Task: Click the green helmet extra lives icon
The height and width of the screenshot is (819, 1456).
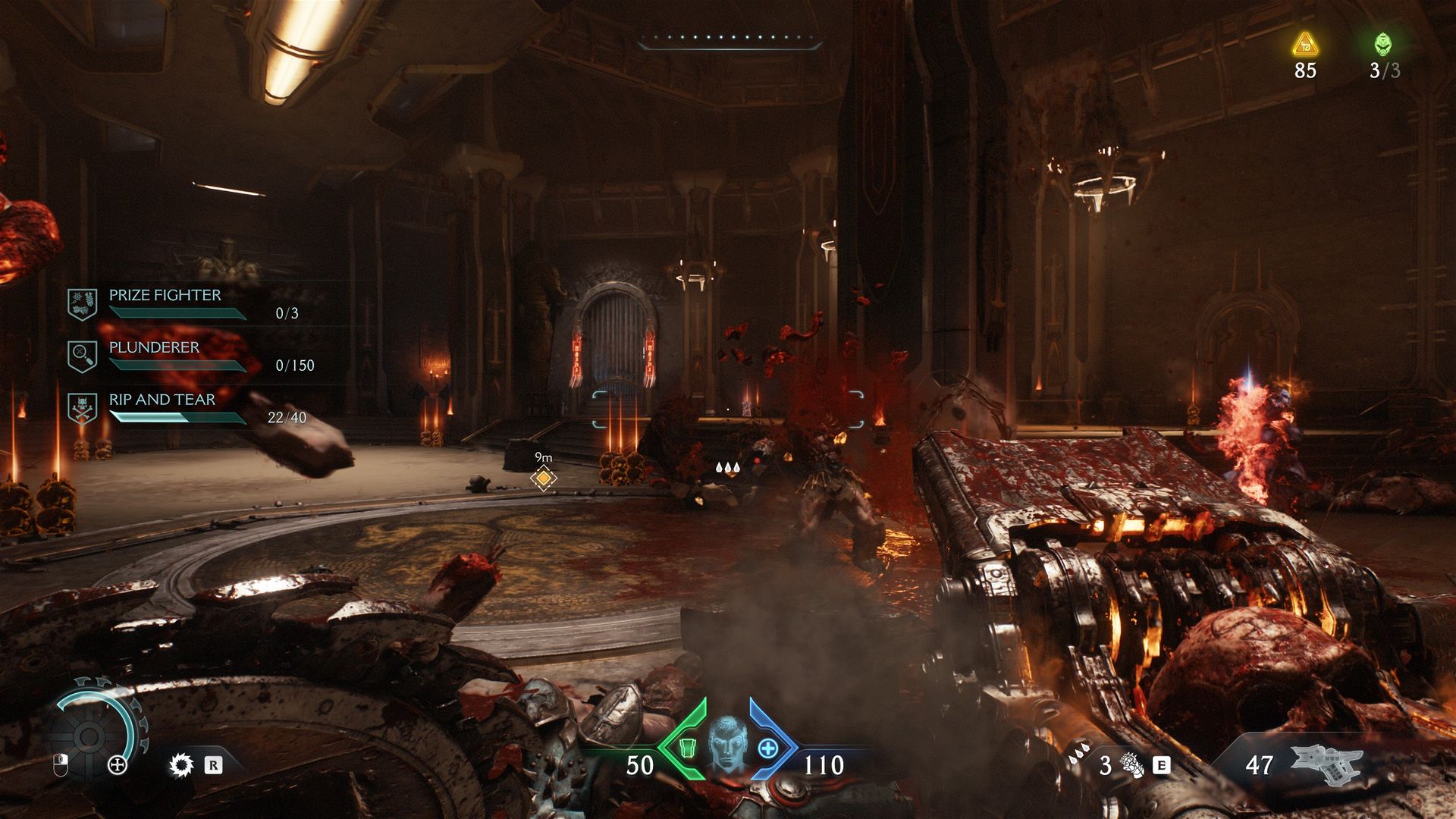Action: (x=1383, y=44)
